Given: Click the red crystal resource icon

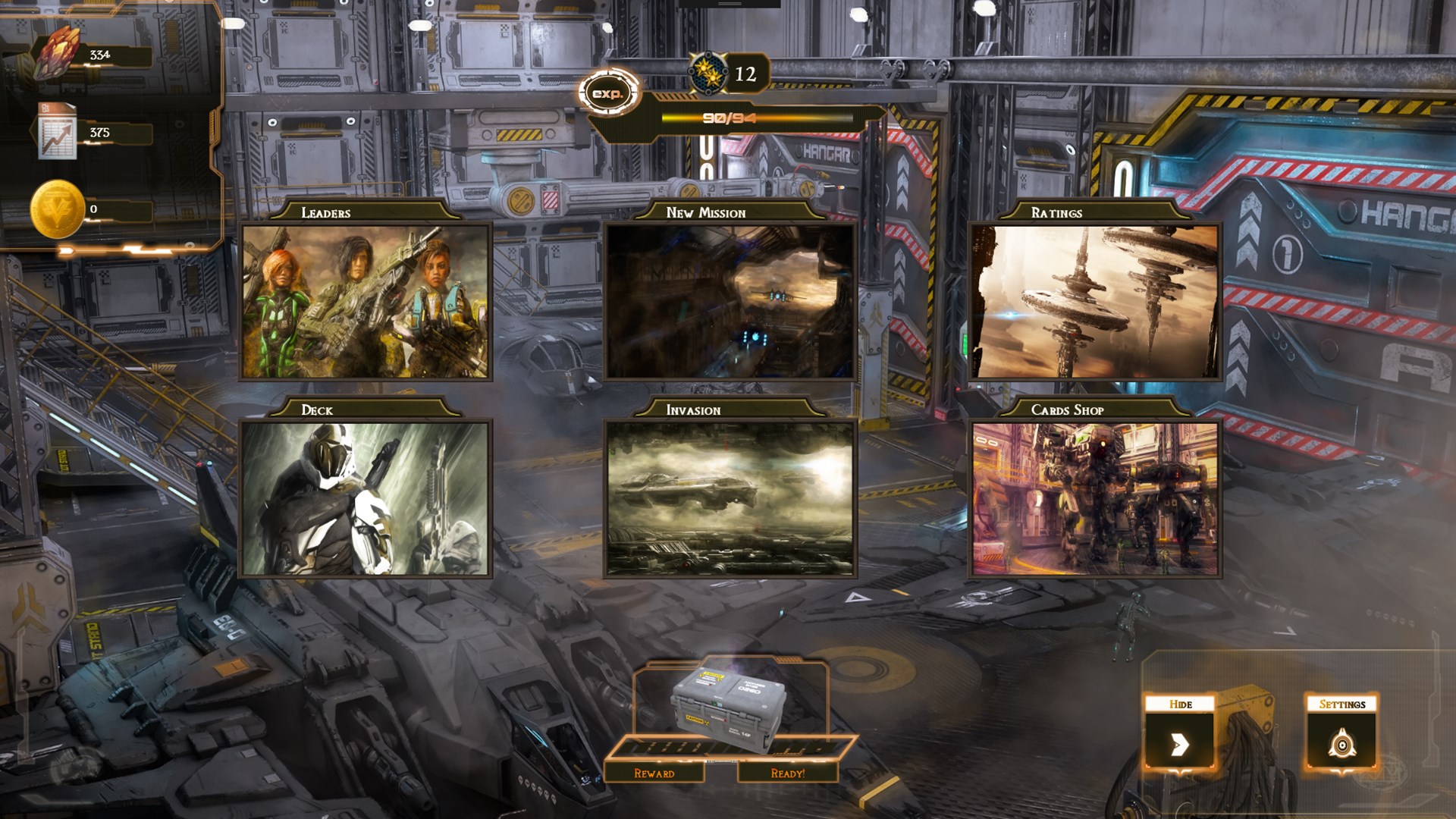Looking at the screenshot, I should coord(59,53).
